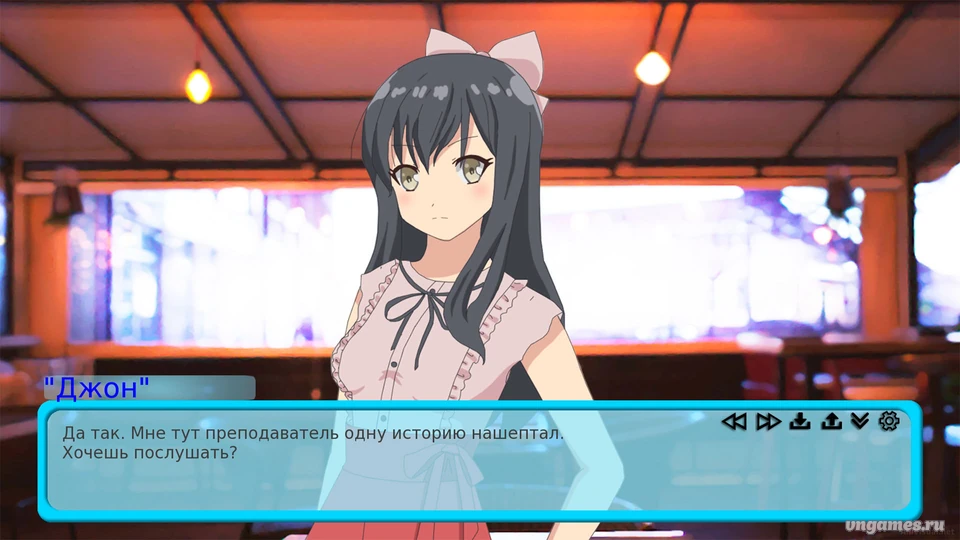The image size is (960, 540).
Task: Hide the dialogue box with double-chevron icon
Action: (860, 421)
